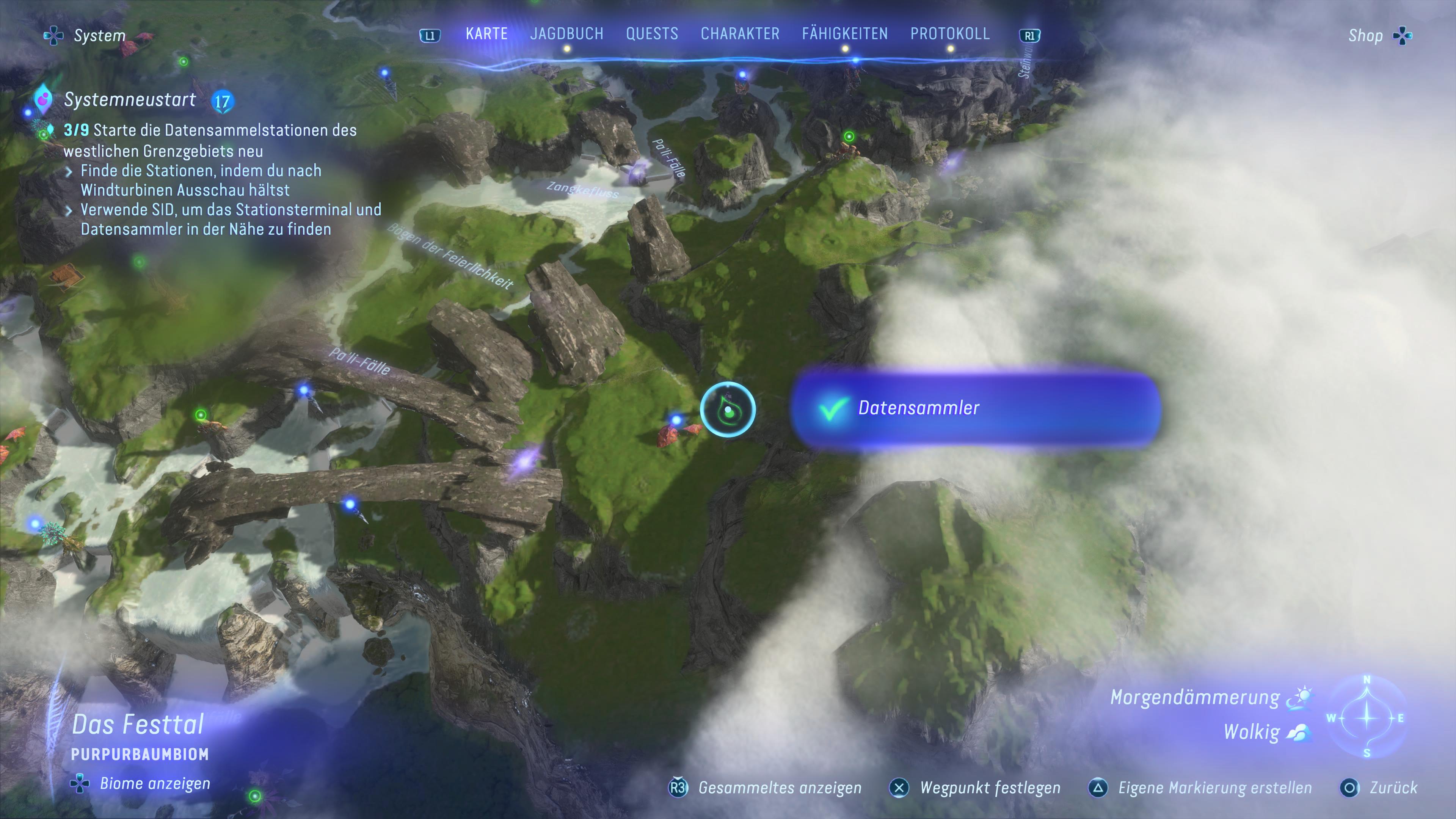
Task: Open the FÄHIGKEITEN tab
Action: pyautogui.click(x=844, y=34)
